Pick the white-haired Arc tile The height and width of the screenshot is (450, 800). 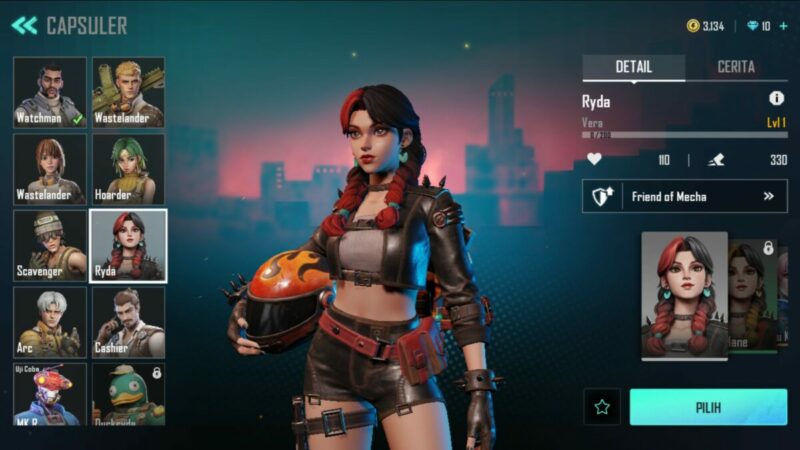point(50,322)
